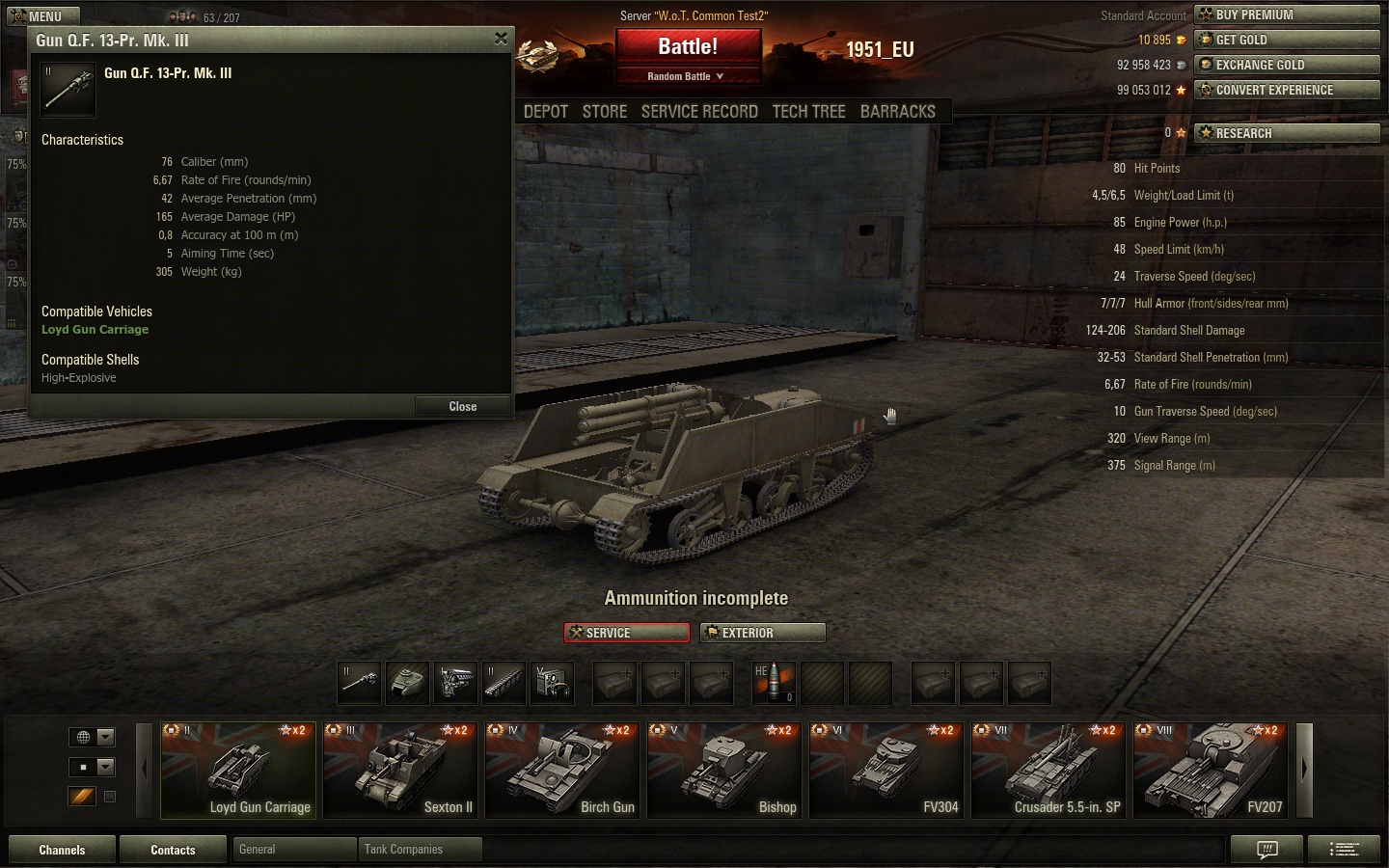Switch to the Barracks tab
Viewport: 1389px width, 868px height.
(897, 112)
